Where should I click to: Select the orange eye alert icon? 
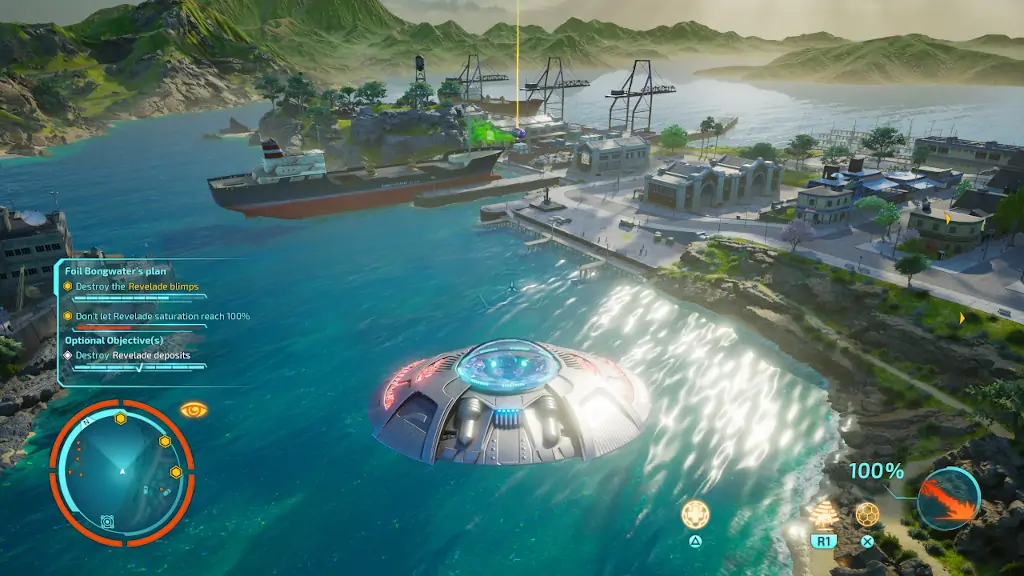point(193,409)
